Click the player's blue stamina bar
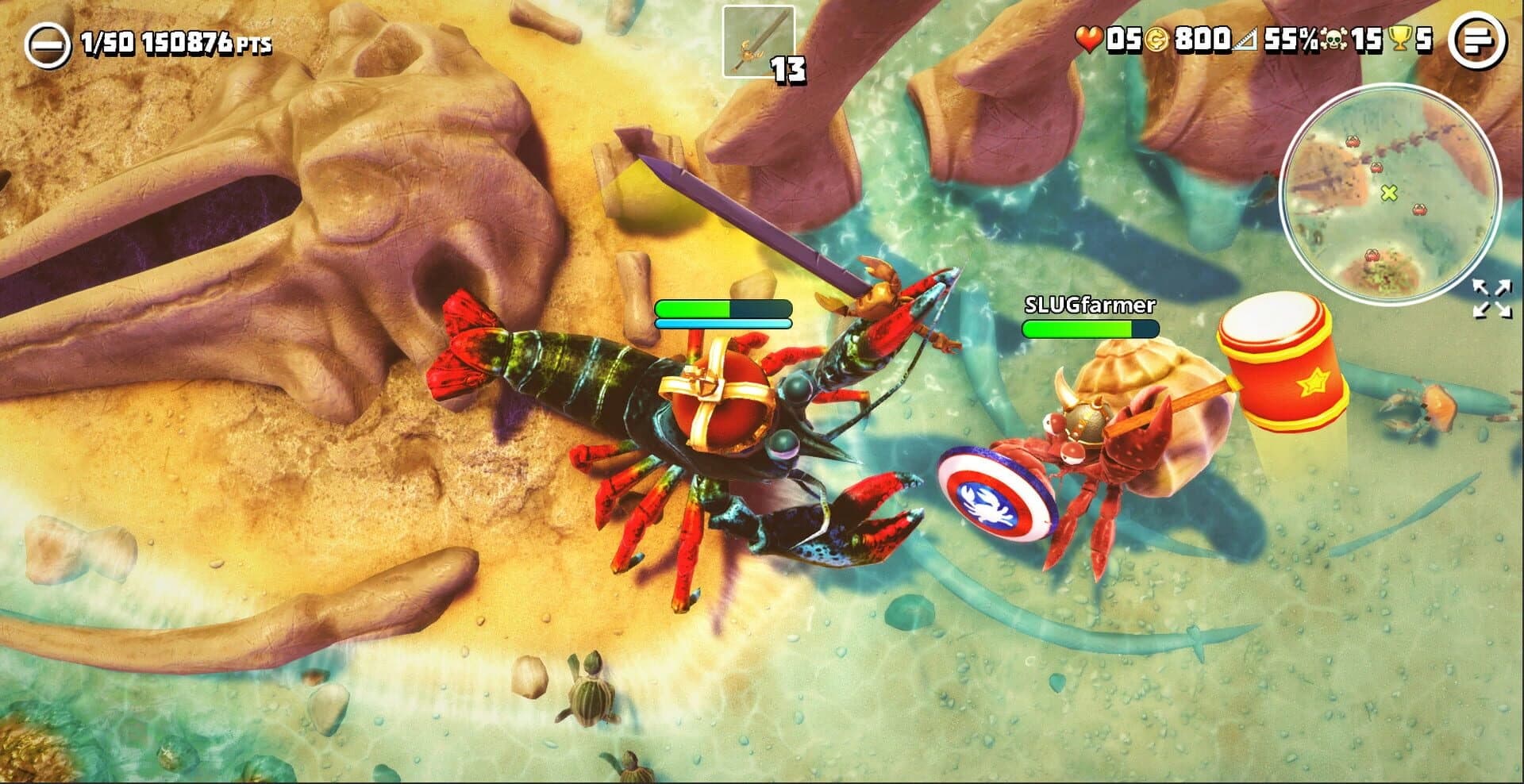 (x=722, y=325)
